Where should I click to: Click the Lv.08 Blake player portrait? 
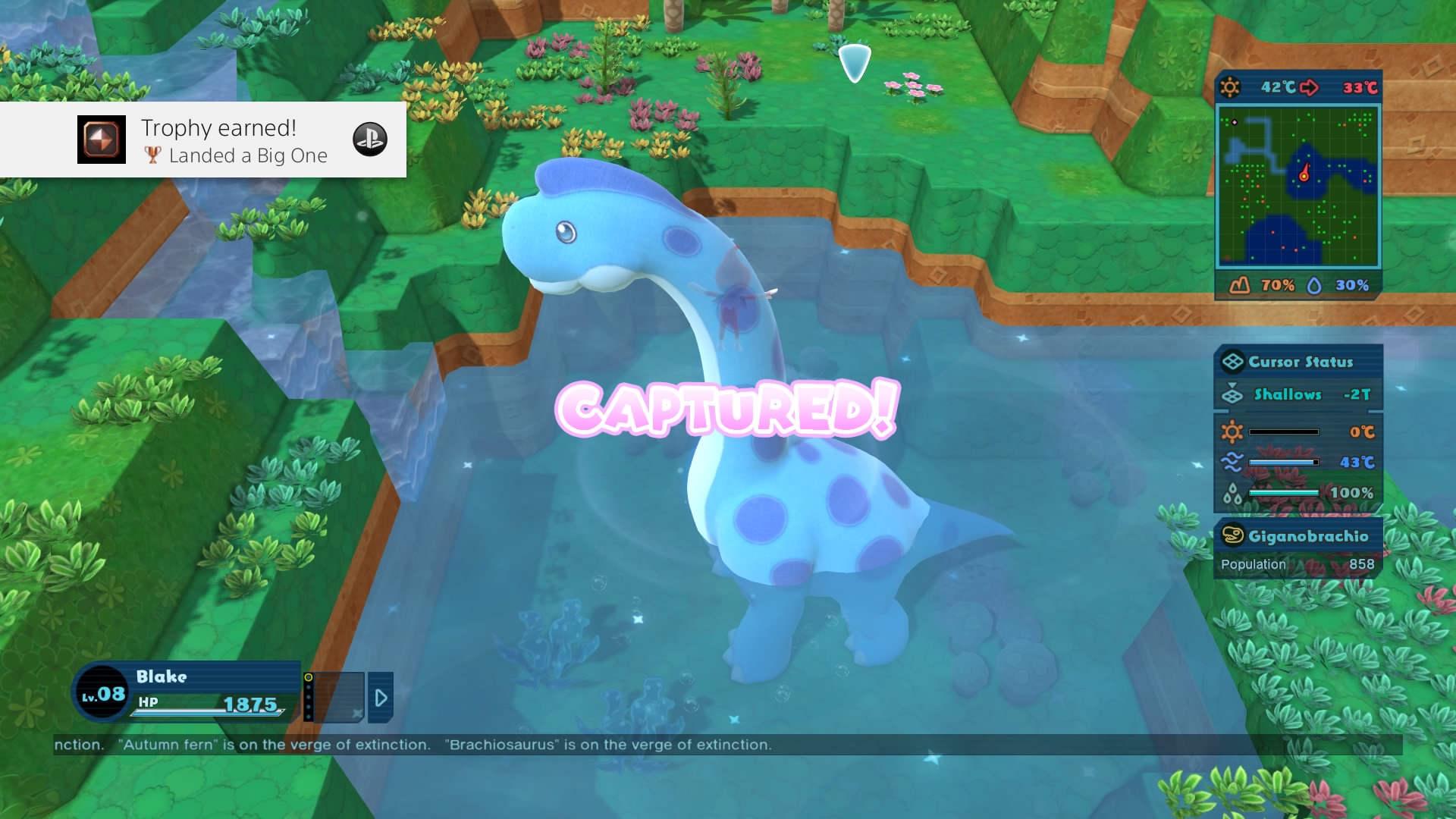pos(102,692)
